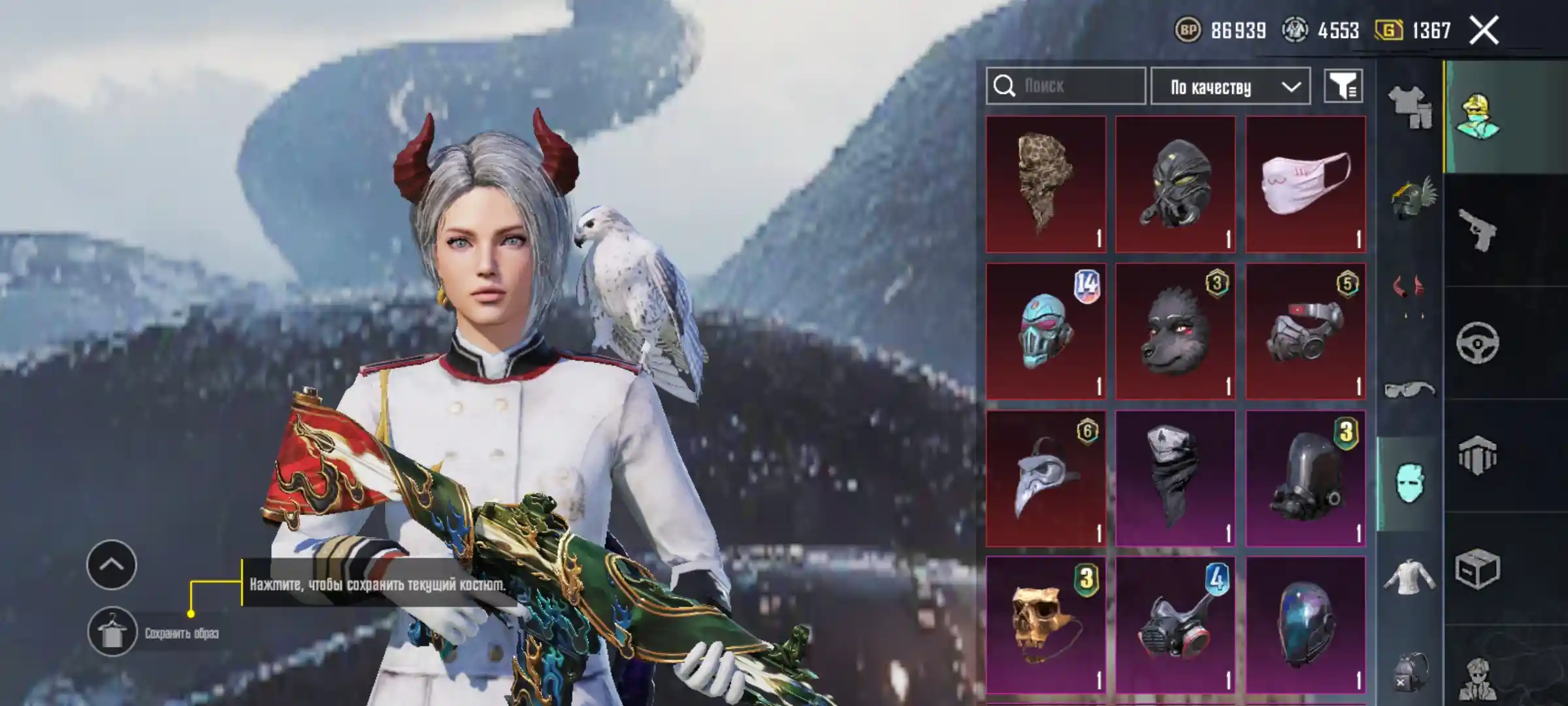The image size is (1568, 706).
Task: Pick the blue and red robot helmet
Action: [x=1045, y=331]
